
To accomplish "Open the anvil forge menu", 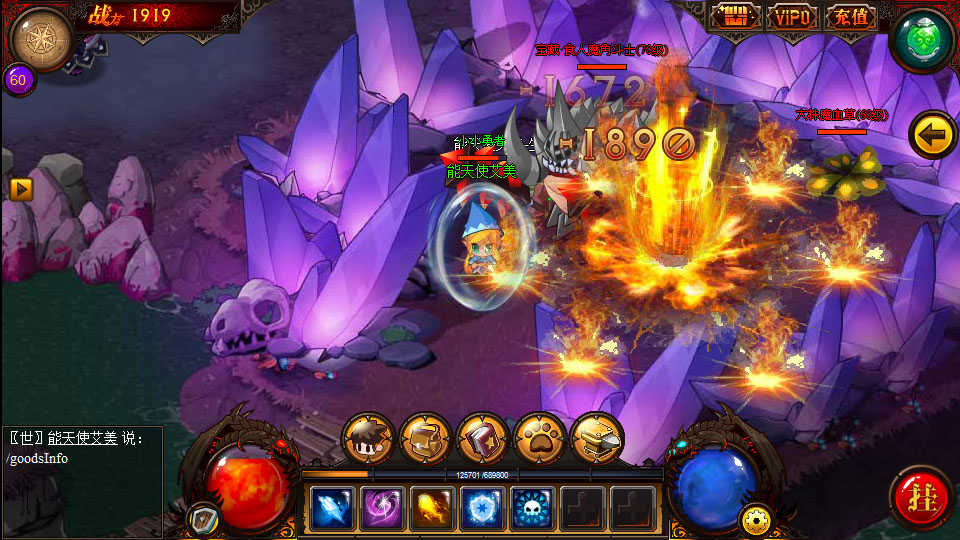I will click(597, 438).
